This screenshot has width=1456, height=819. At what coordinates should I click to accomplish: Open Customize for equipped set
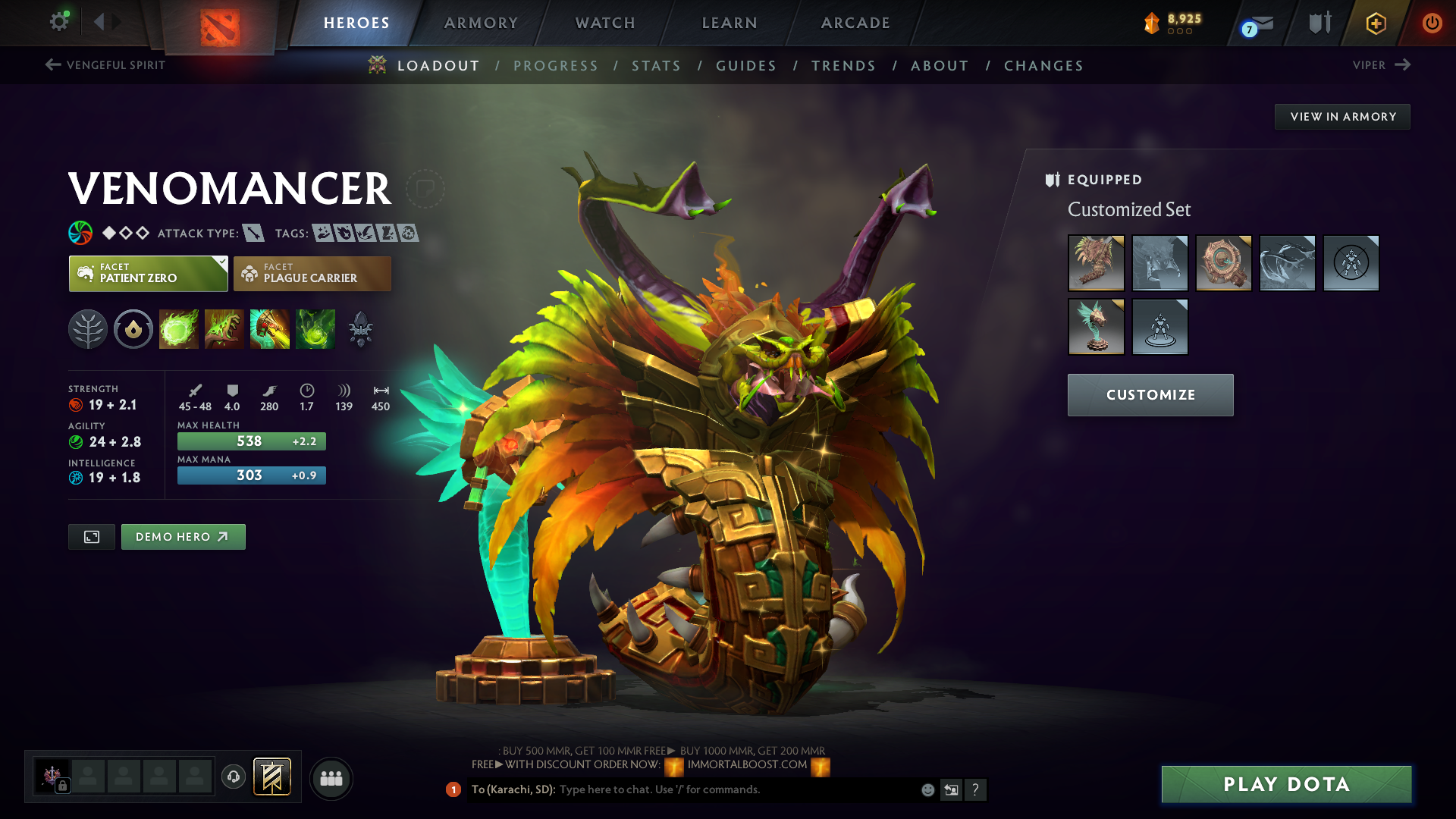pyautogui.click(x=1150, y=395)
